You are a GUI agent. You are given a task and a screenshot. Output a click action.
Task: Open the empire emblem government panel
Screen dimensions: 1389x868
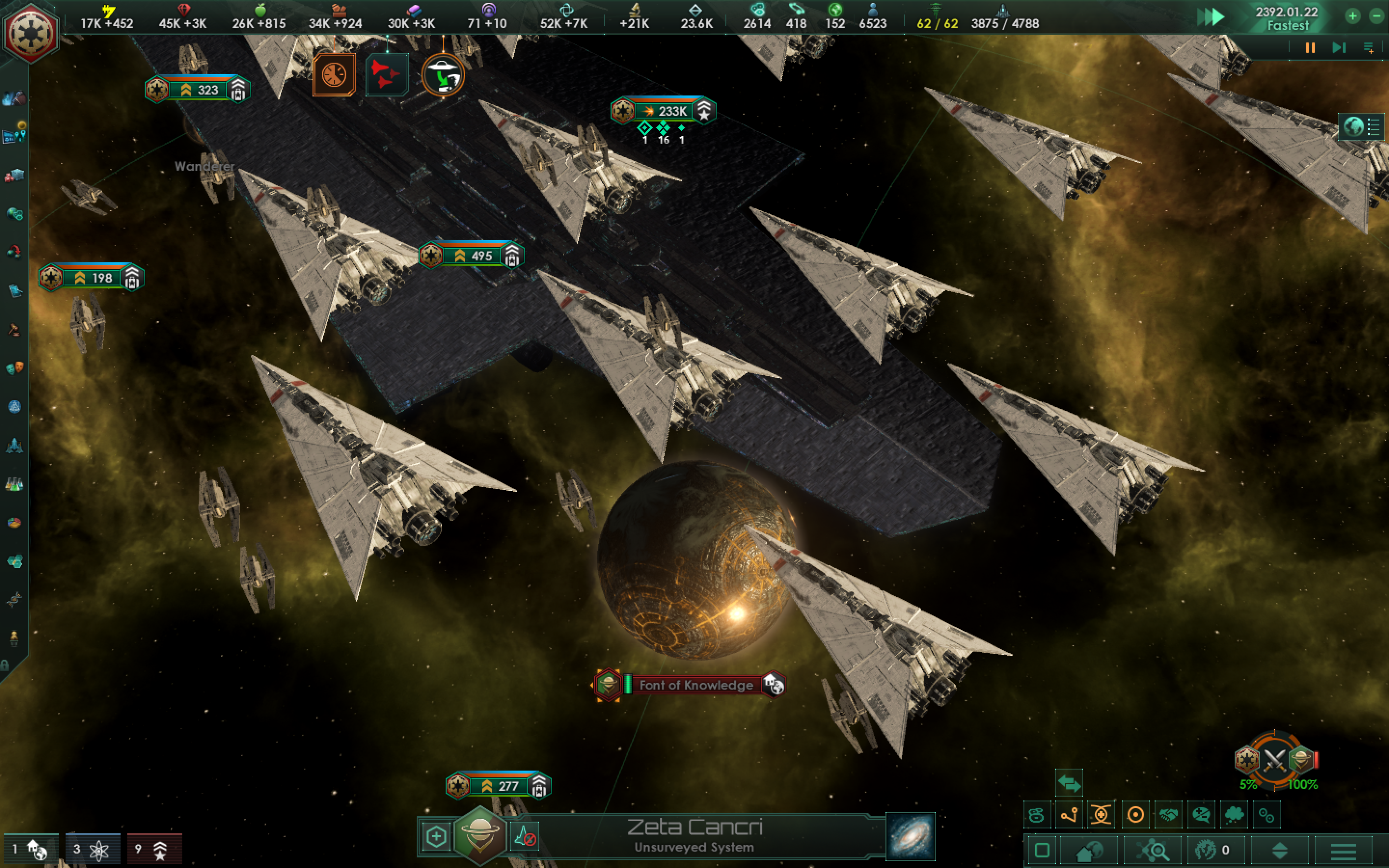(30, 32)
